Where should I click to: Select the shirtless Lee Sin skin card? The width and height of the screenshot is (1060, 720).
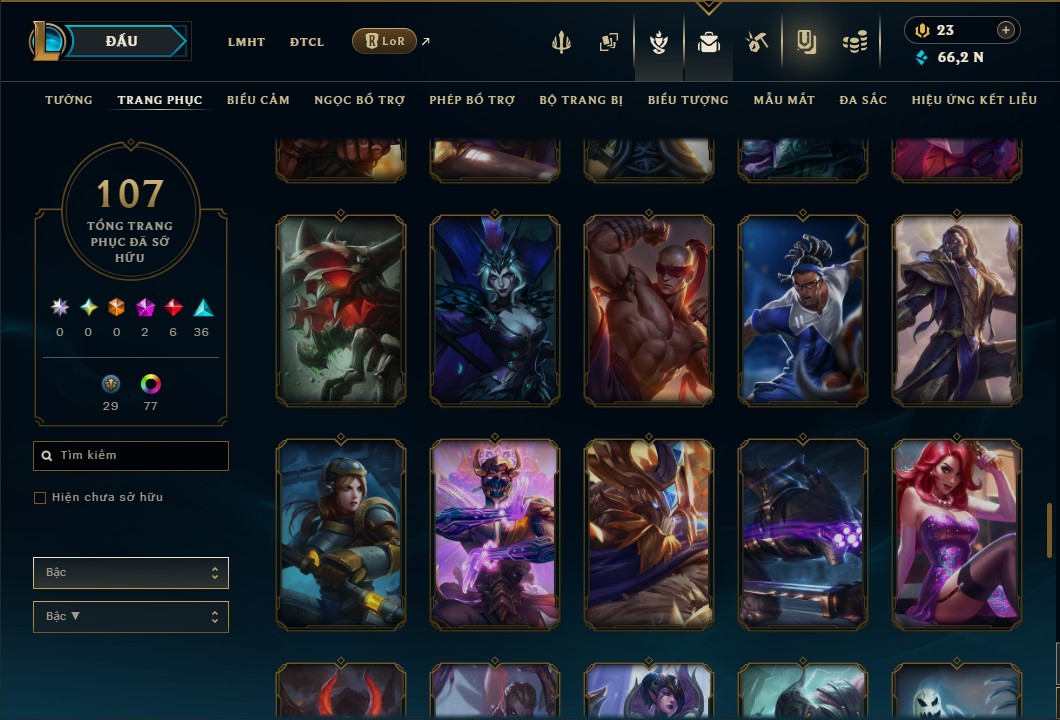coord(649,310)
